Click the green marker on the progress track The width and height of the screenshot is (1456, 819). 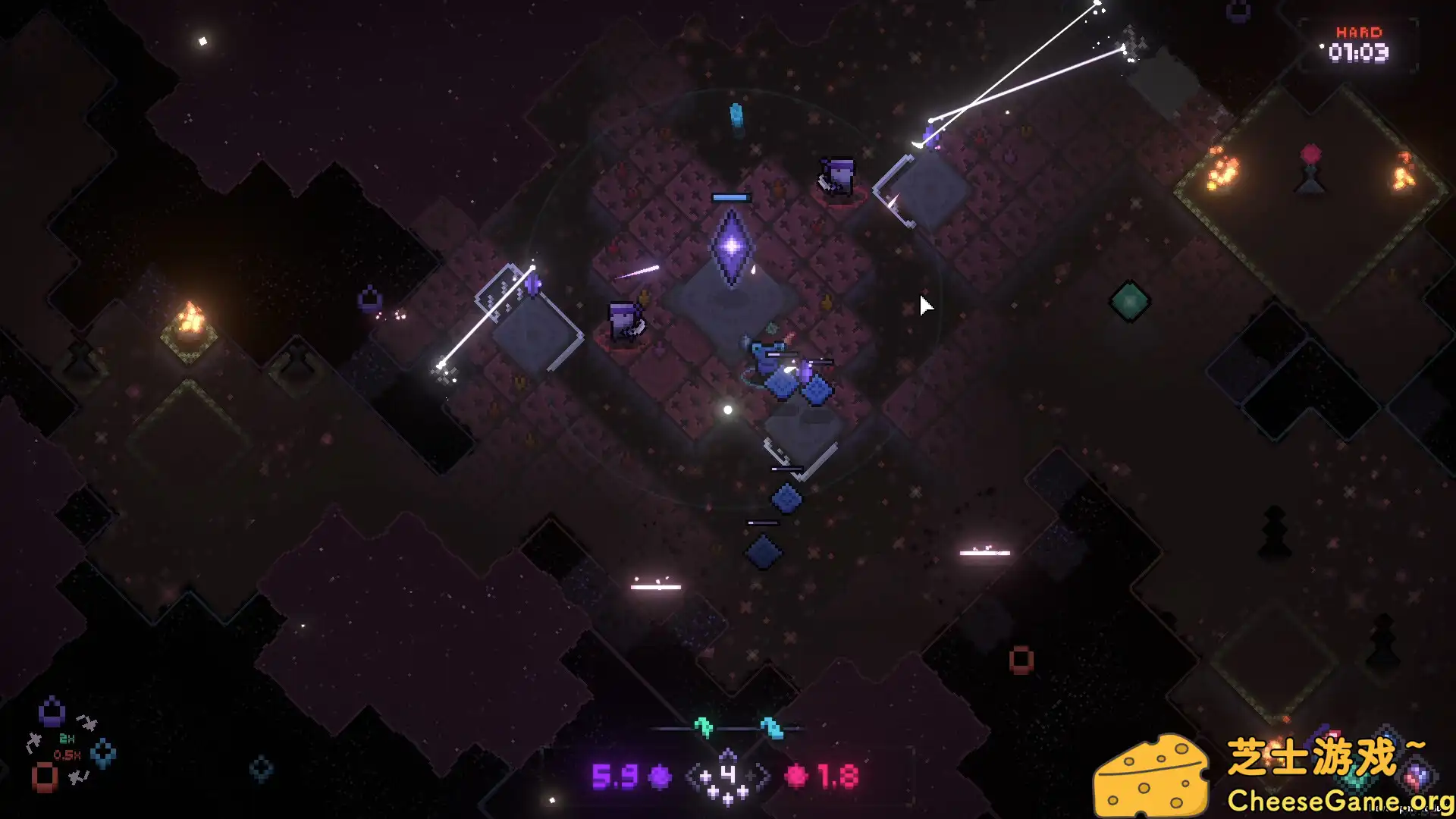tap(704, 727)
